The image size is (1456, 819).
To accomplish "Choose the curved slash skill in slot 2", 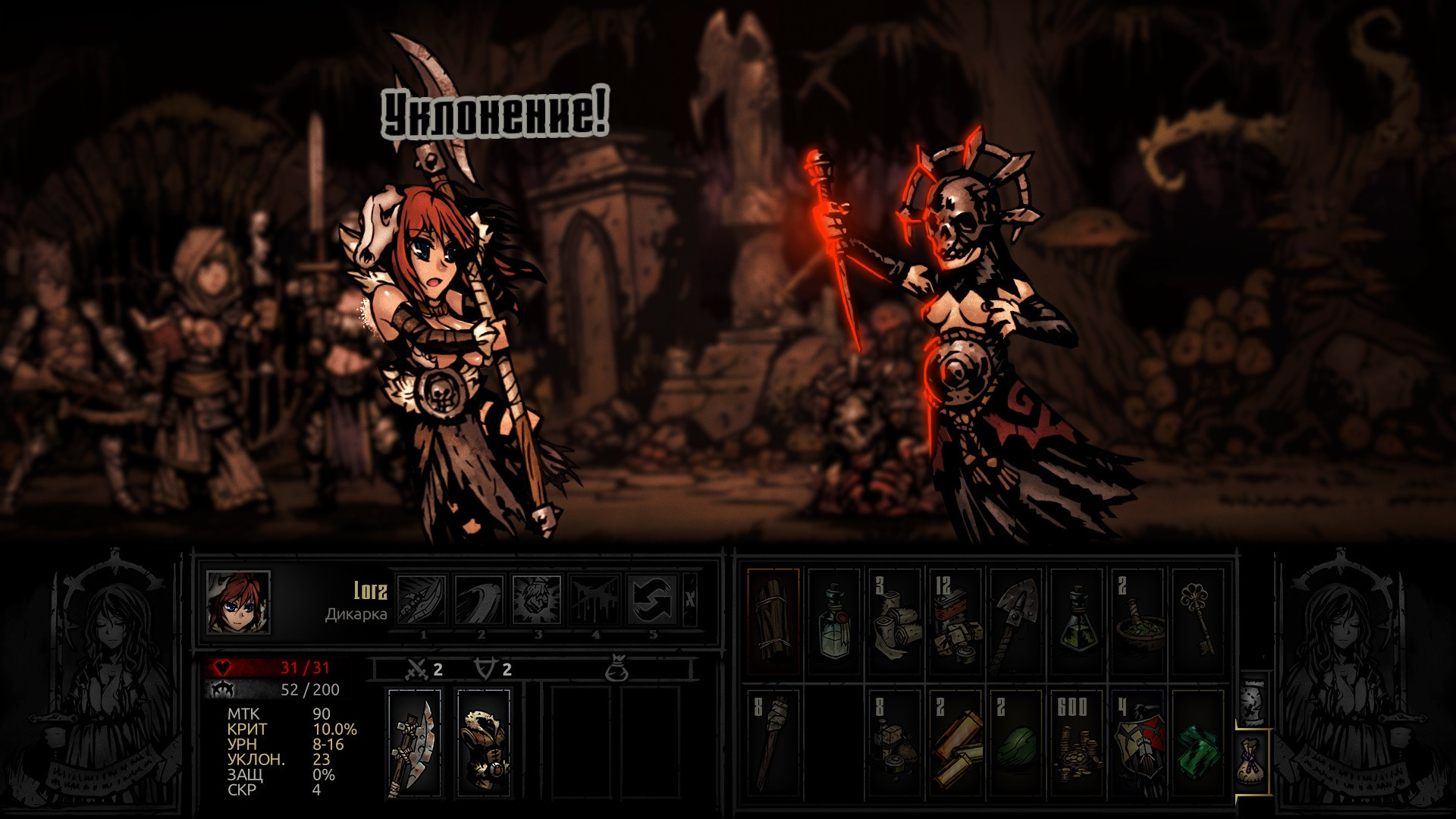I will 479,599.
